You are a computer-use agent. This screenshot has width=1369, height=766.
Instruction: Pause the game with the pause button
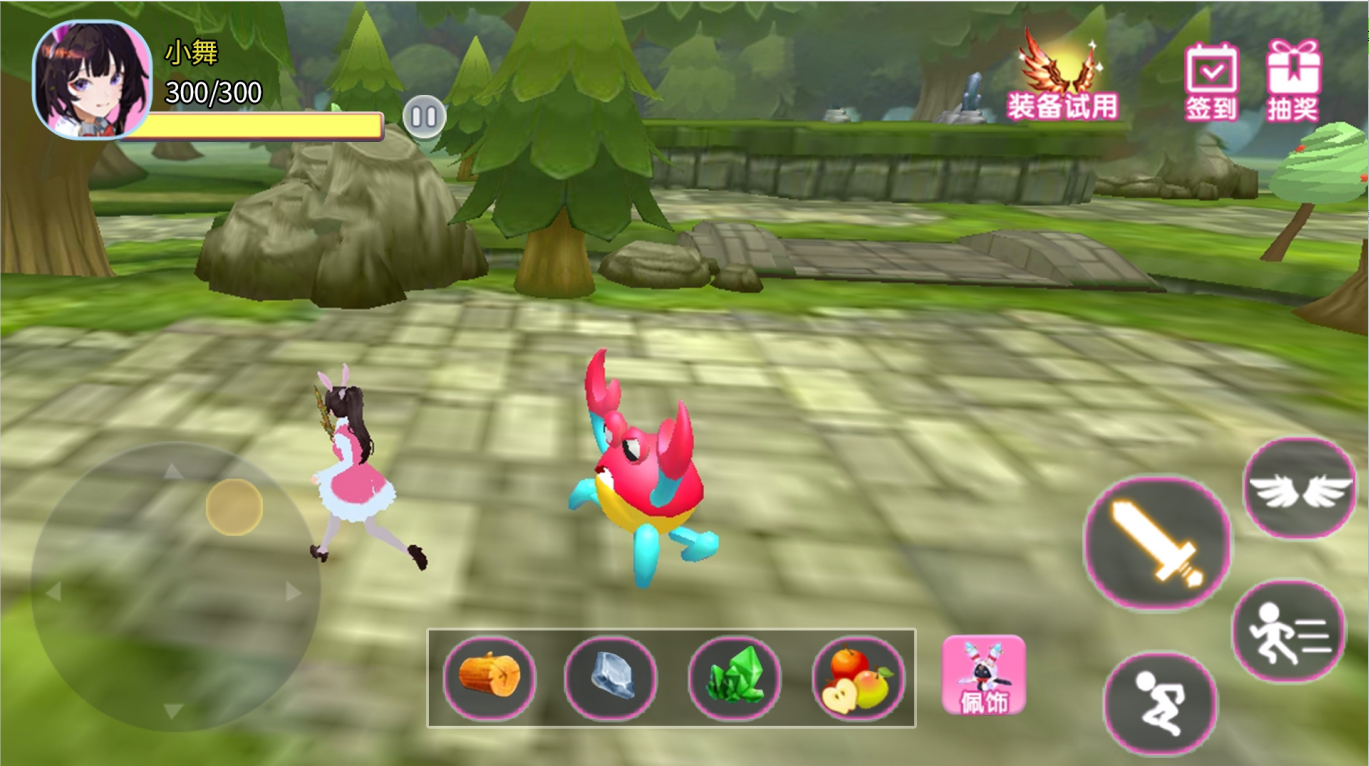pos(424,117)
